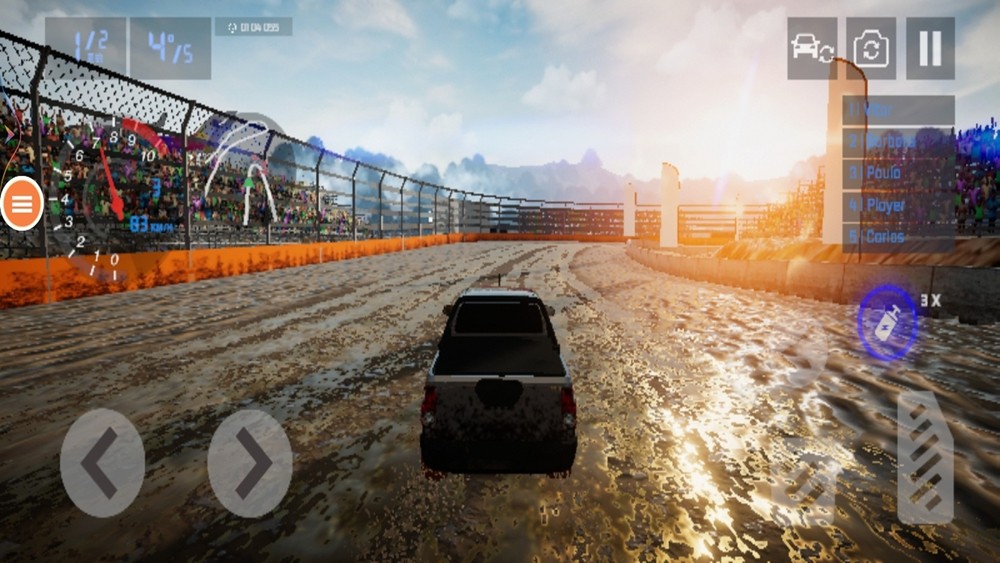Steer right with the right arrow
Image resolution: width=1000 pixels, height=563 pixels.
[250, 463]
